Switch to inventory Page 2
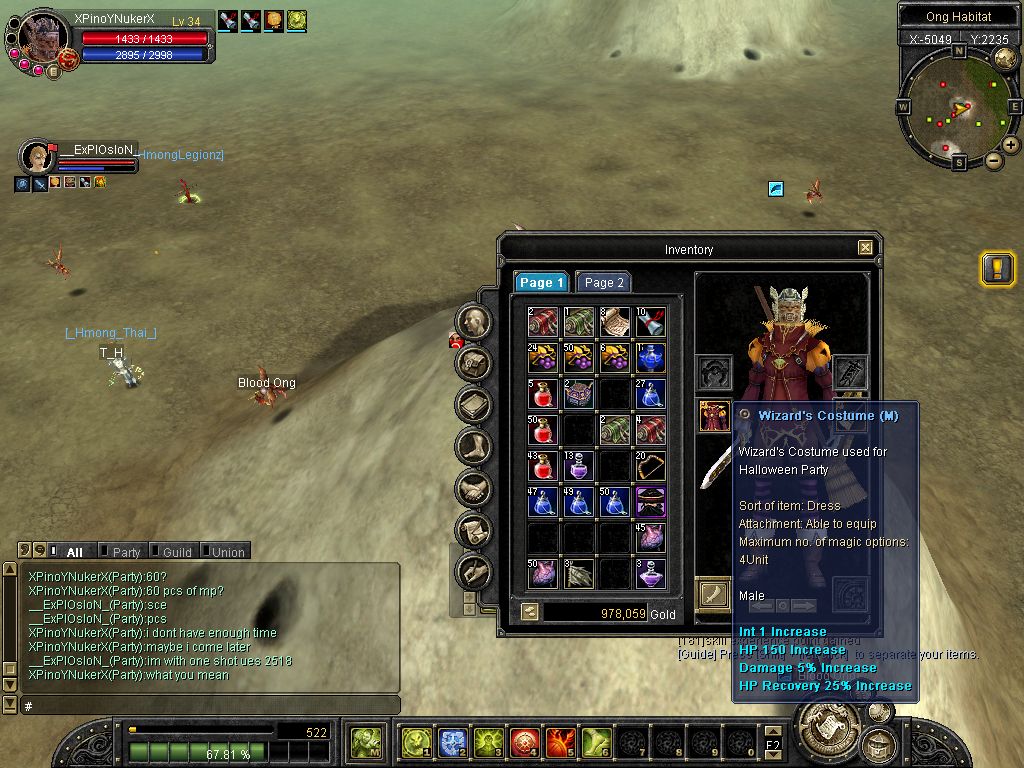This screenshot has height=768, width=1024. pyautogui.click(x=603, y=283)
